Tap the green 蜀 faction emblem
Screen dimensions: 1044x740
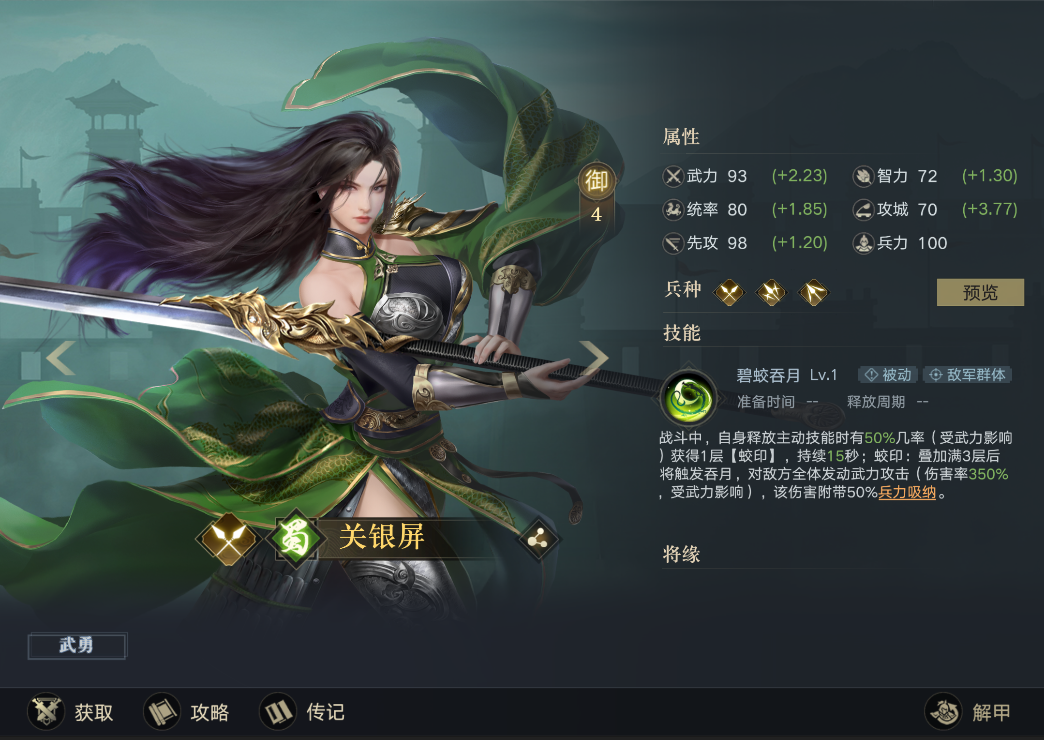(x=298, y=539)
